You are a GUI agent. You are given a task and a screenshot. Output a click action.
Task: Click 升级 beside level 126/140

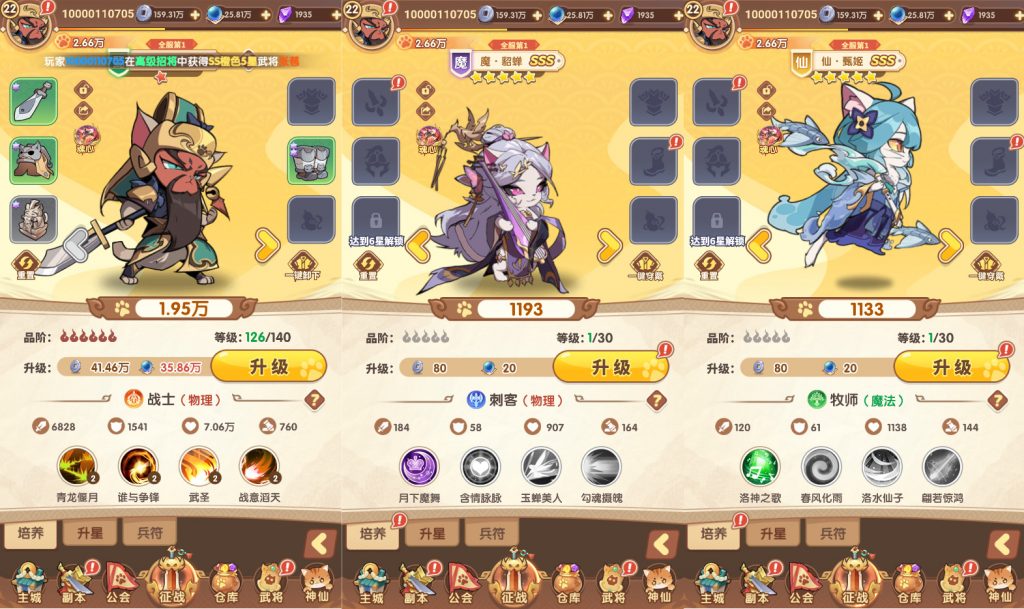tap(268, 367)
